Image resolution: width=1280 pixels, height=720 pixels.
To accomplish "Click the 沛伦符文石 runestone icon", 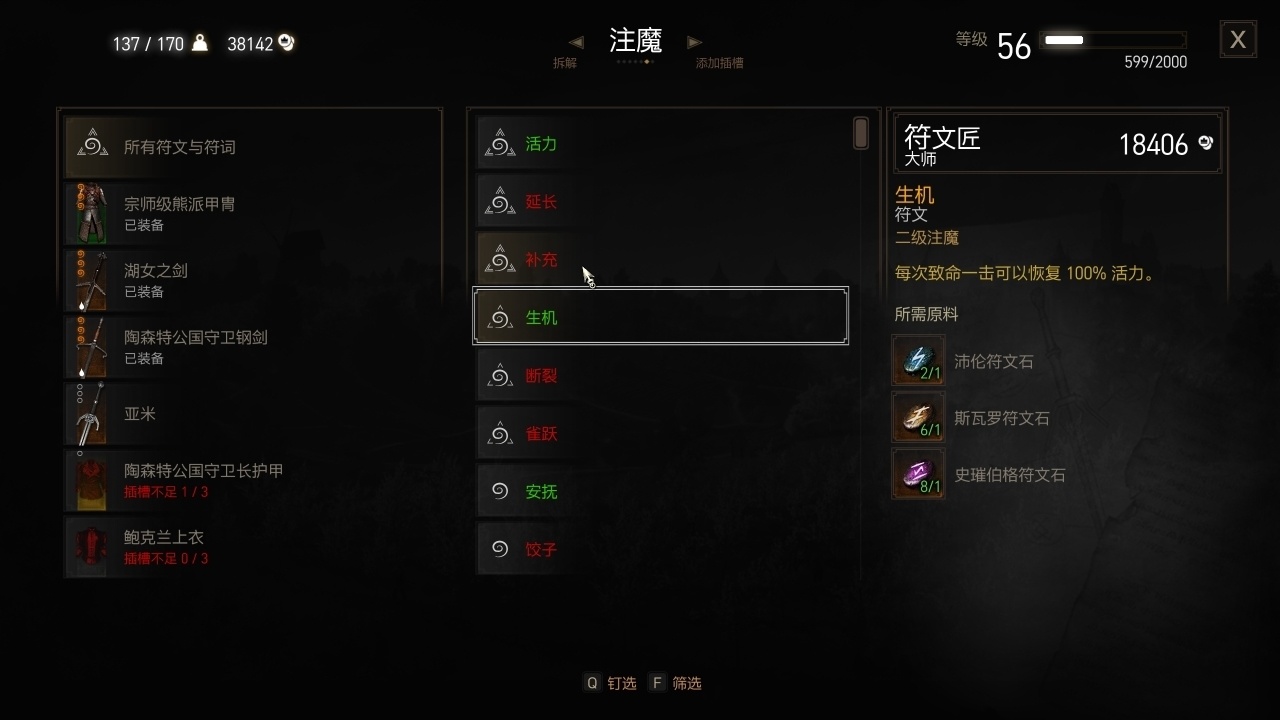I will 918,360.
